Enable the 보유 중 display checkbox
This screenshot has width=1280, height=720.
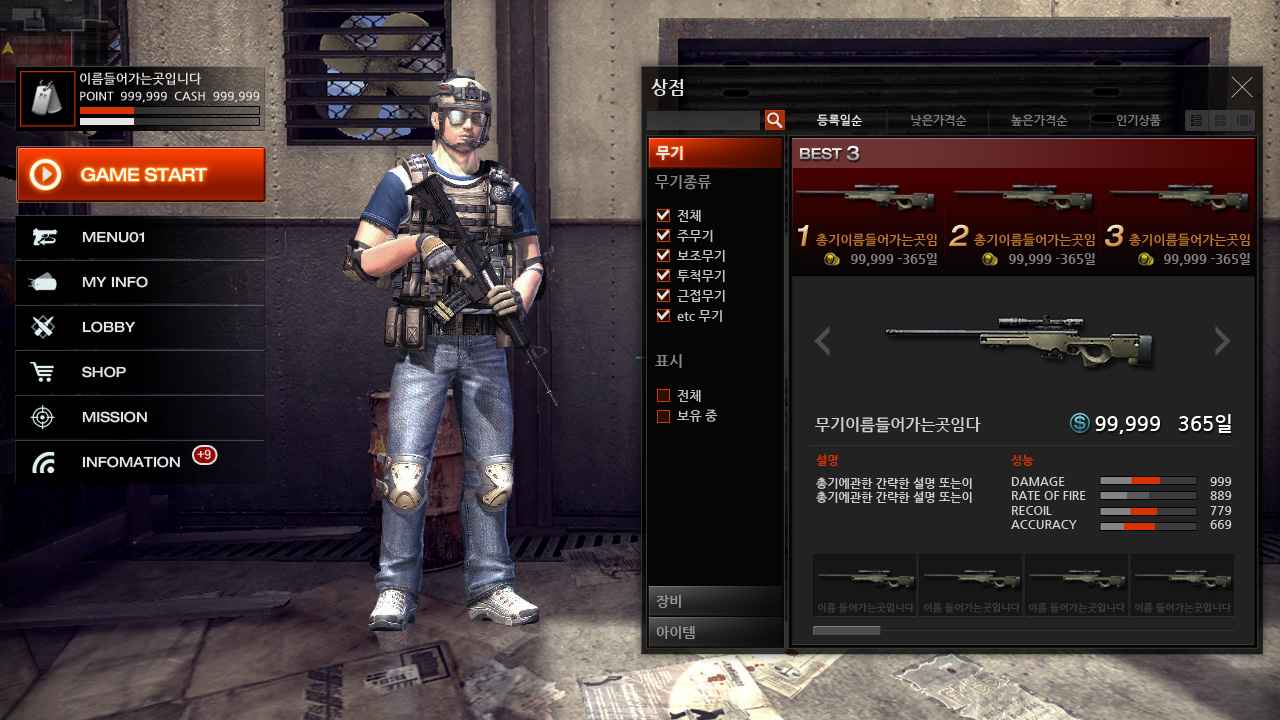click(663, 416)
